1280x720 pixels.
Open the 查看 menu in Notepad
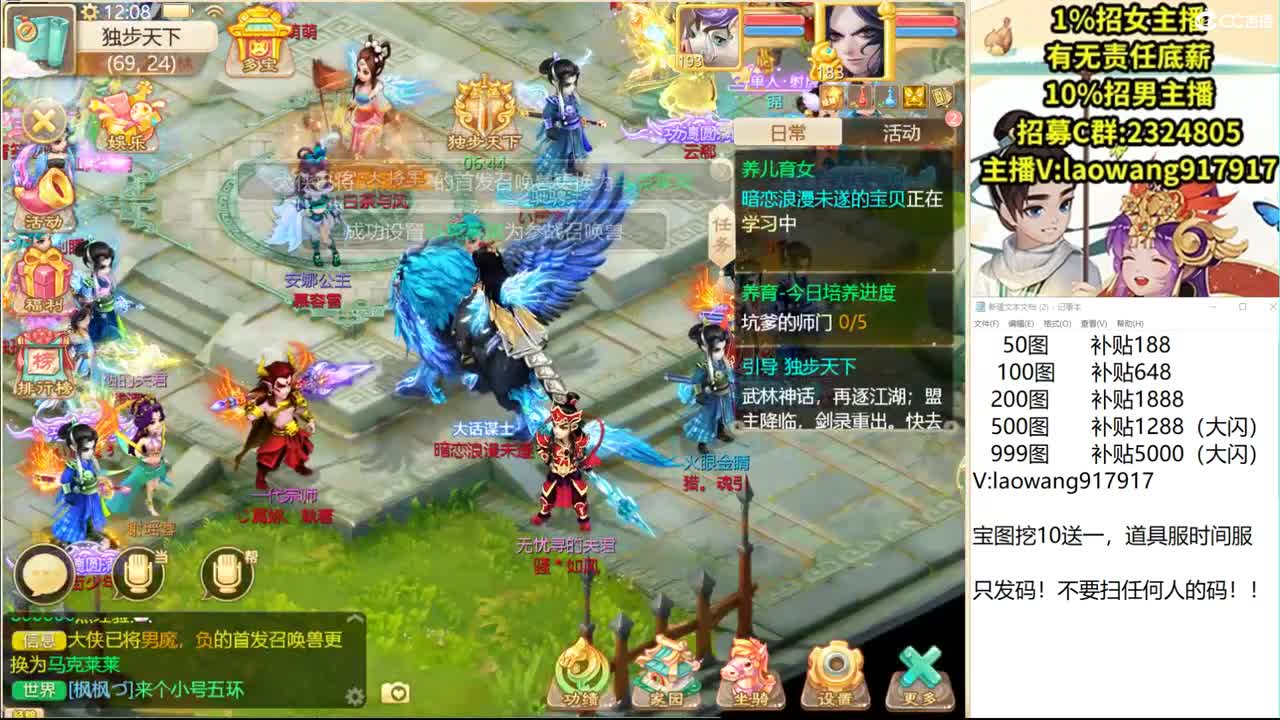(1095, 325)
